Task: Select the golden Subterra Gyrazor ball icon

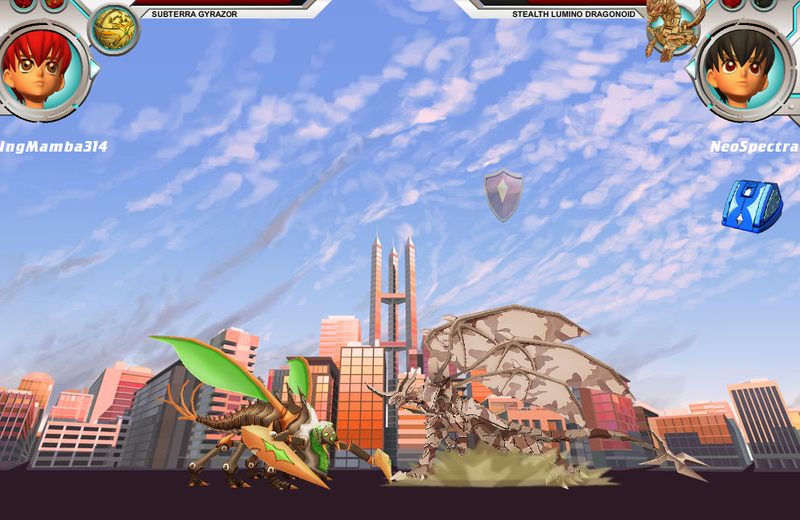Action: pos(114,28)
